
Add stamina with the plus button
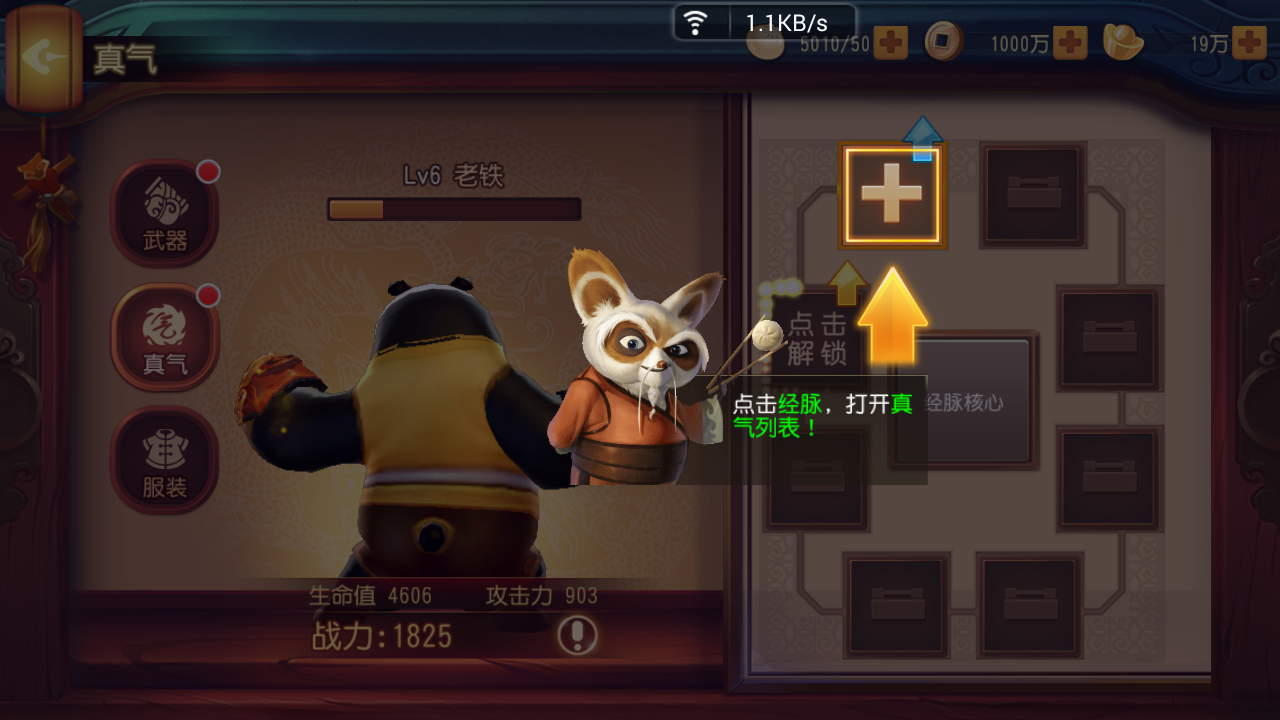890,43
